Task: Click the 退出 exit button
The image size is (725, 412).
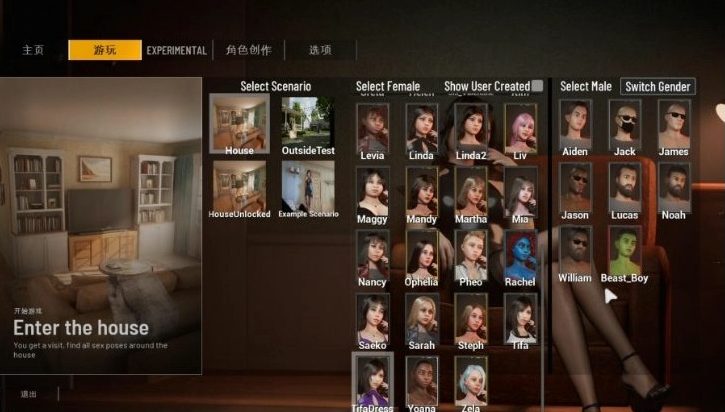Action: [x=29, y=394]
